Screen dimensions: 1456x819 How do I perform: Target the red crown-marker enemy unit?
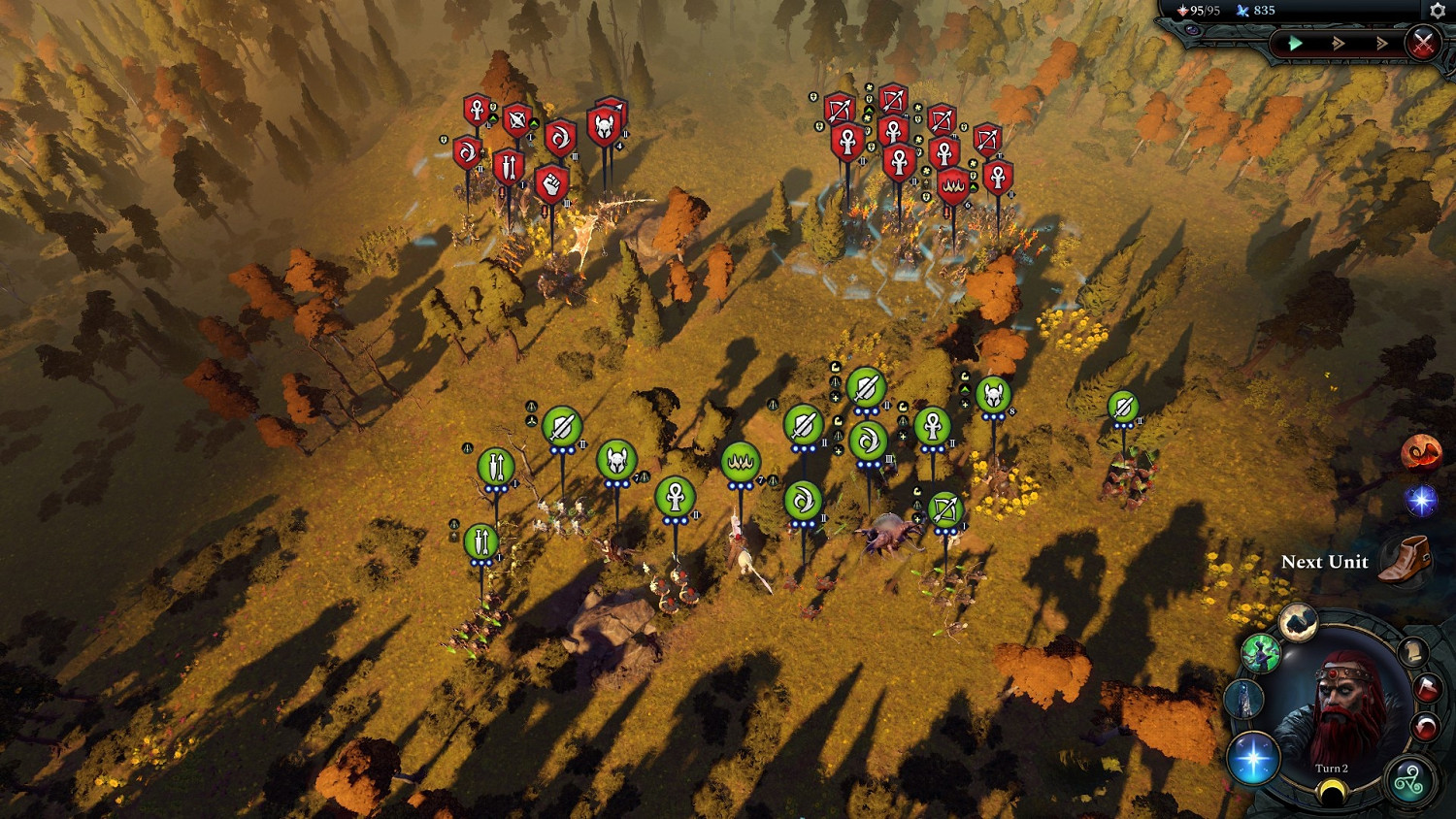[952, 185]
